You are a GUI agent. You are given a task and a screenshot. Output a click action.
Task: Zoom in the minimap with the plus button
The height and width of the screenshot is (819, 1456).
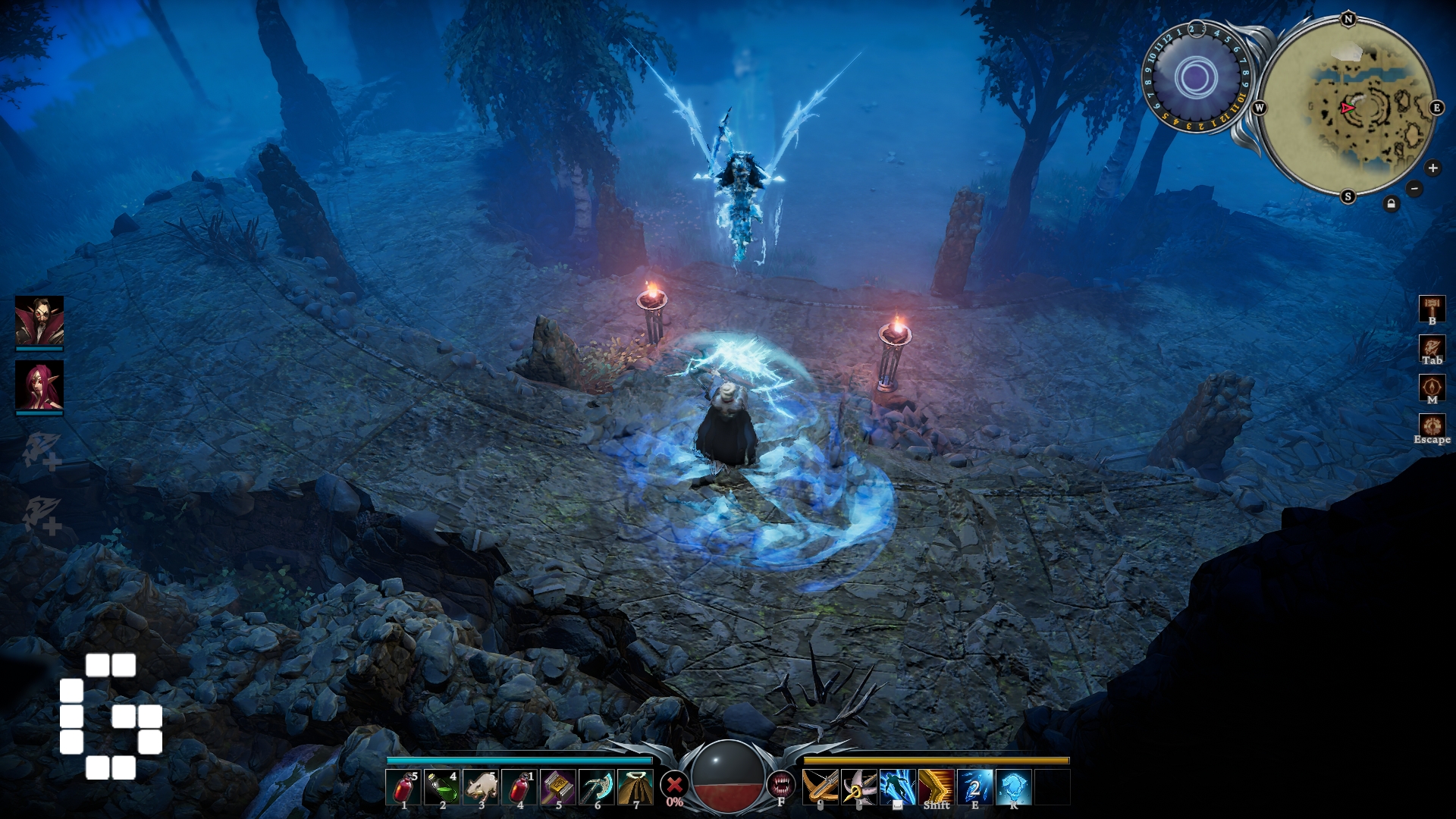[1432, 168]
